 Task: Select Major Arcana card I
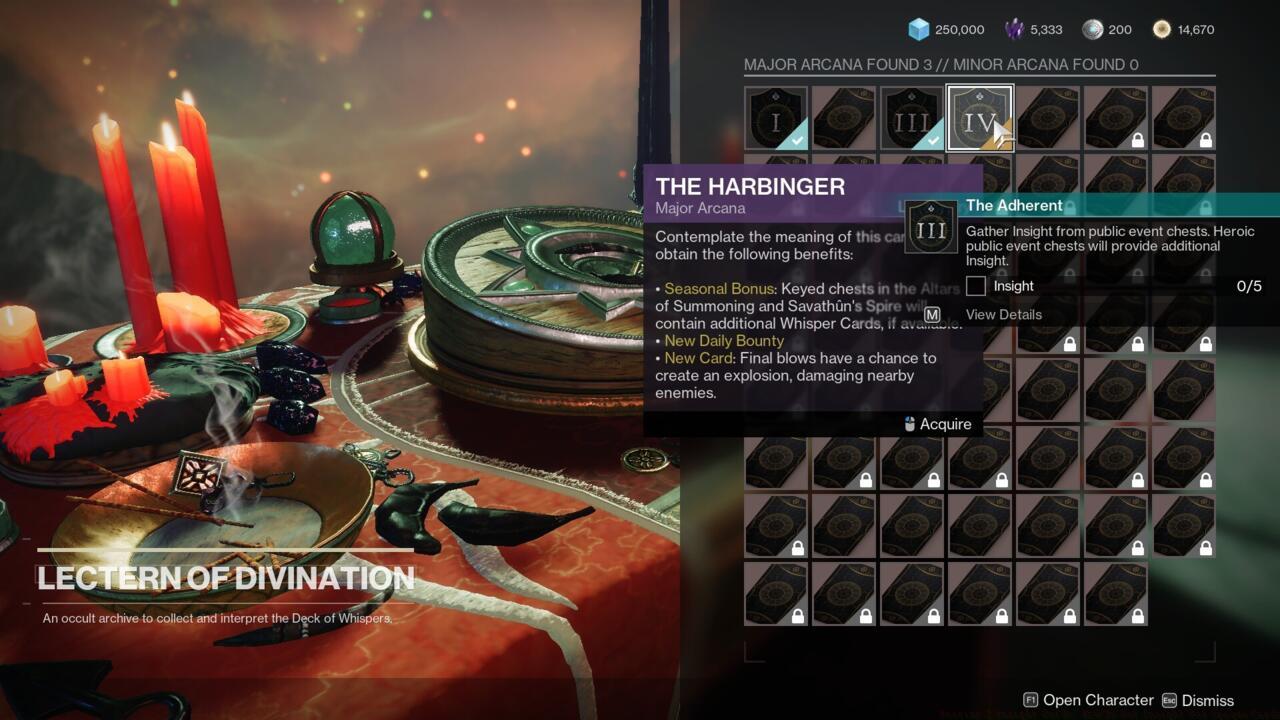click(x=776, y=117)
